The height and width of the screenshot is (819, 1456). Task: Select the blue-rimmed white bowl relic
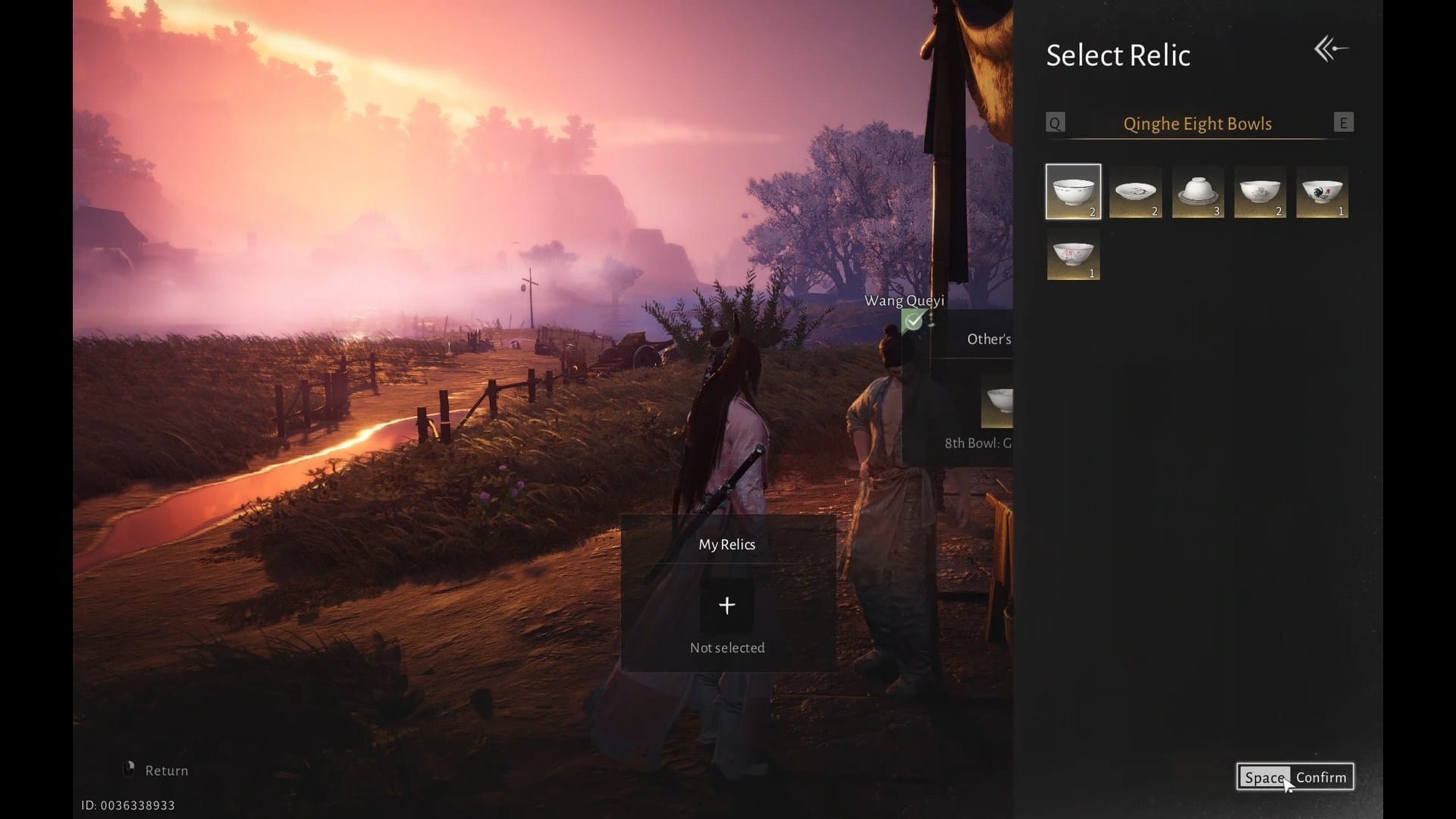1073,191
